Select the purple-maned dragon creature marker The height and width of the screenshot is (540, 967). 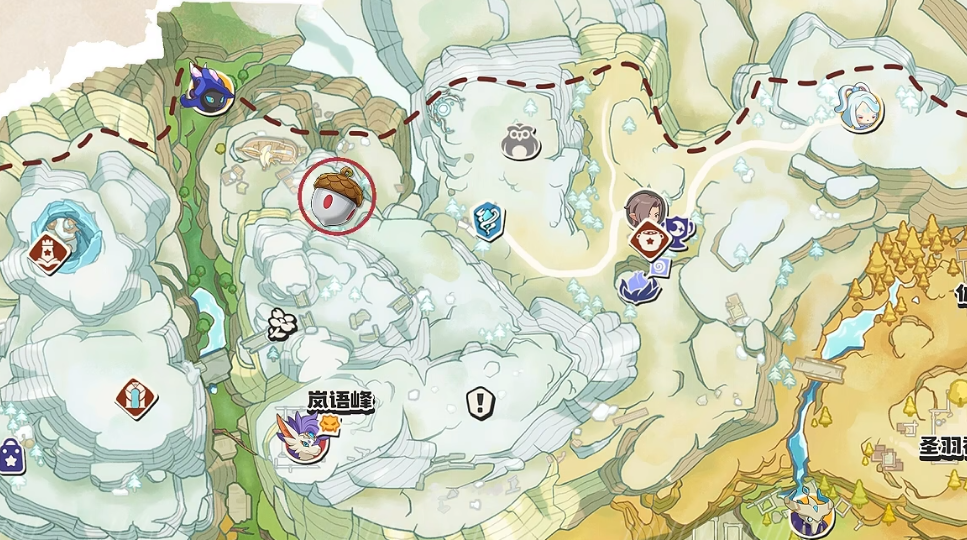click(x=301, y=438)
